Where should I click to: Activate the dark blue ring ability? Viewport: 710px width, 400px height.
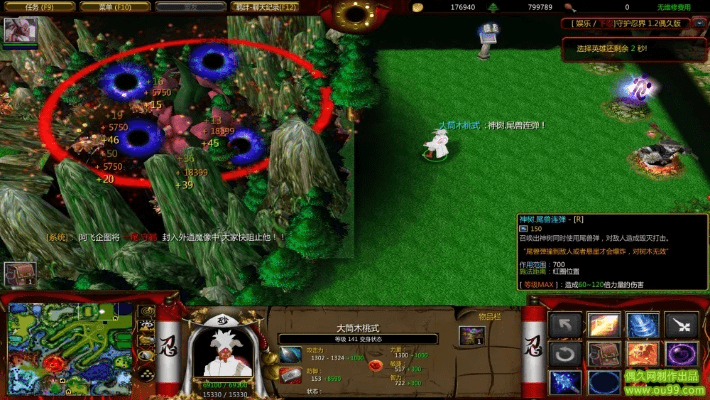point(604,382)
